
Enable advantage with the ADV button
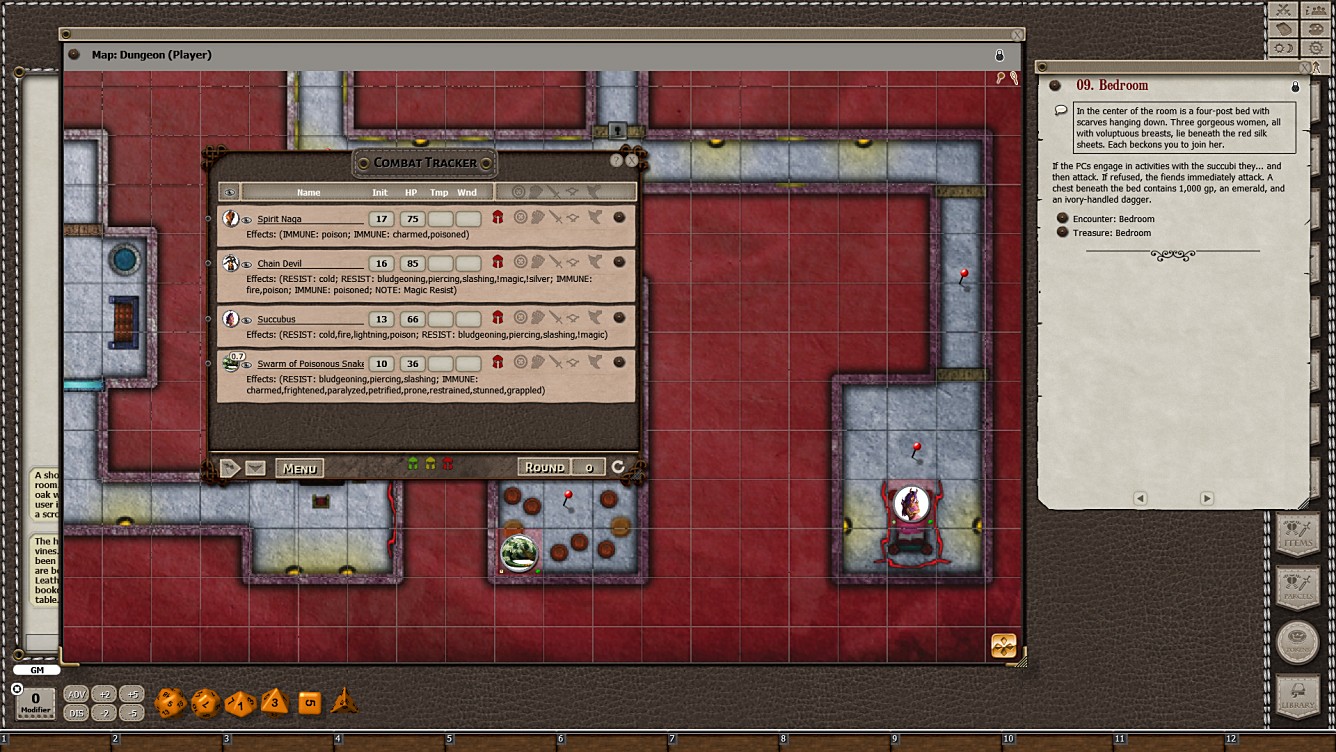coord(75,692)
